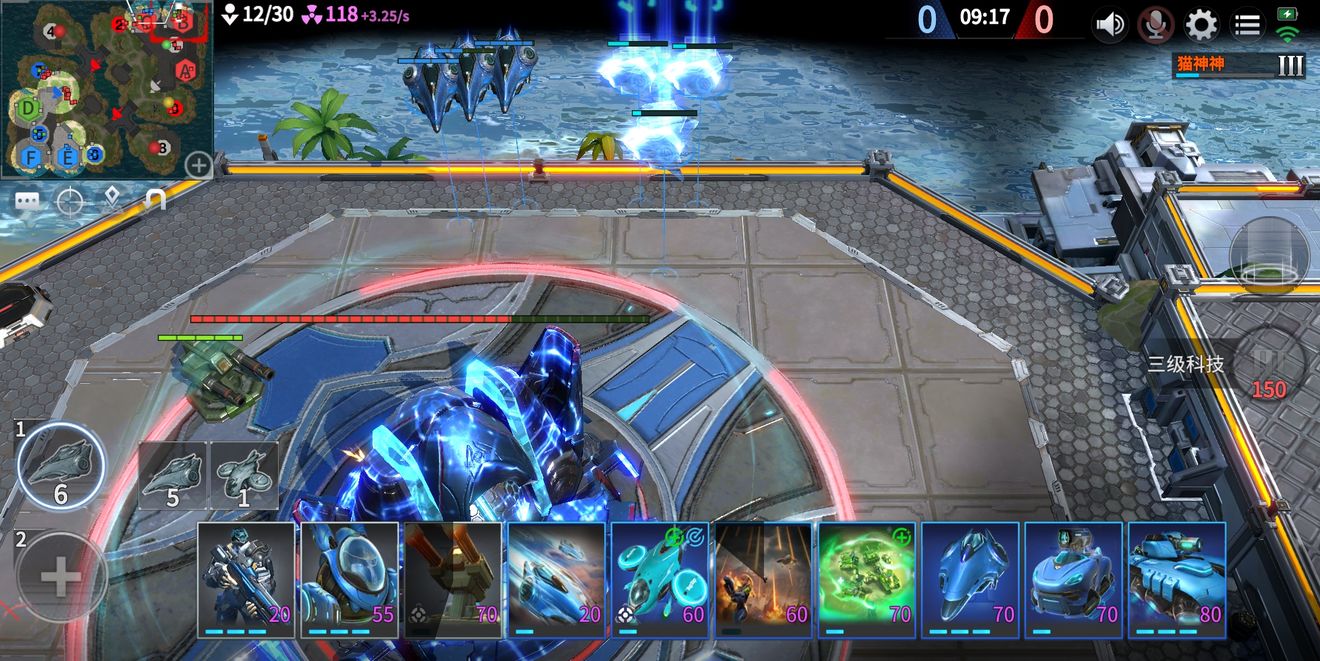Toggle the speaker sound button
Viewport: 1320px width, 661px height.
pos(1110,24)
